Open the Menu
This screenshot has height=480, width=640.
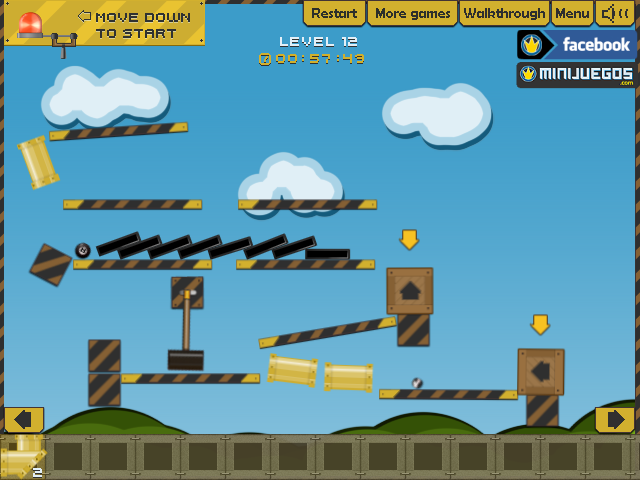coord(572,13)
